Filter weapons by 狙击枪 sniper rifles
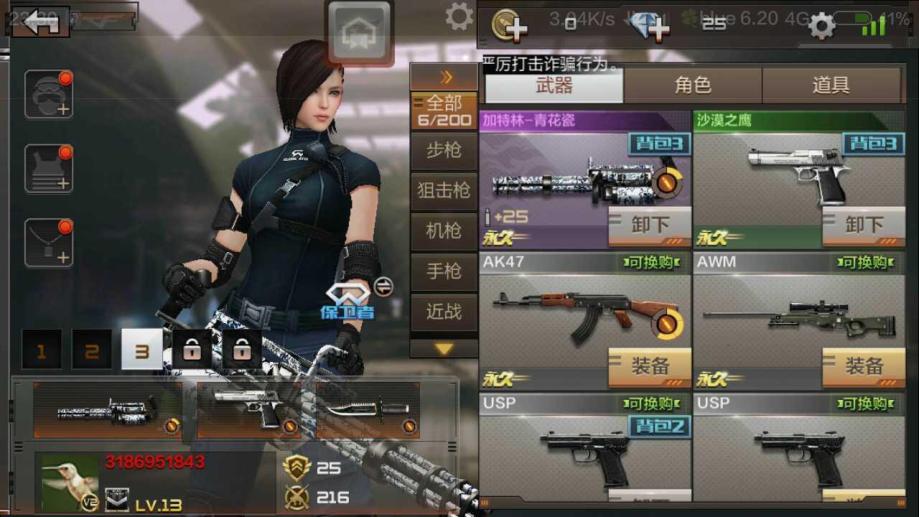The image size is (919, 517). pyautogui.click(x=444, y=190)
